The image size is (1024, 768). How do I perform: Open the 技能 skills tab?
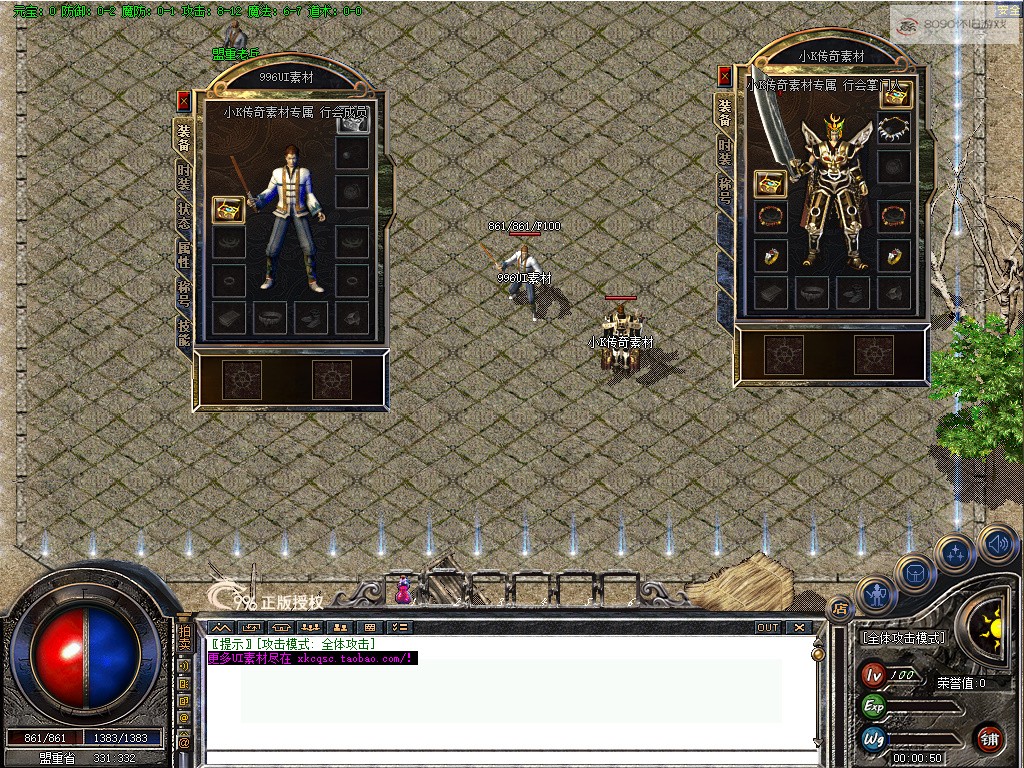(x=184, y=331)
